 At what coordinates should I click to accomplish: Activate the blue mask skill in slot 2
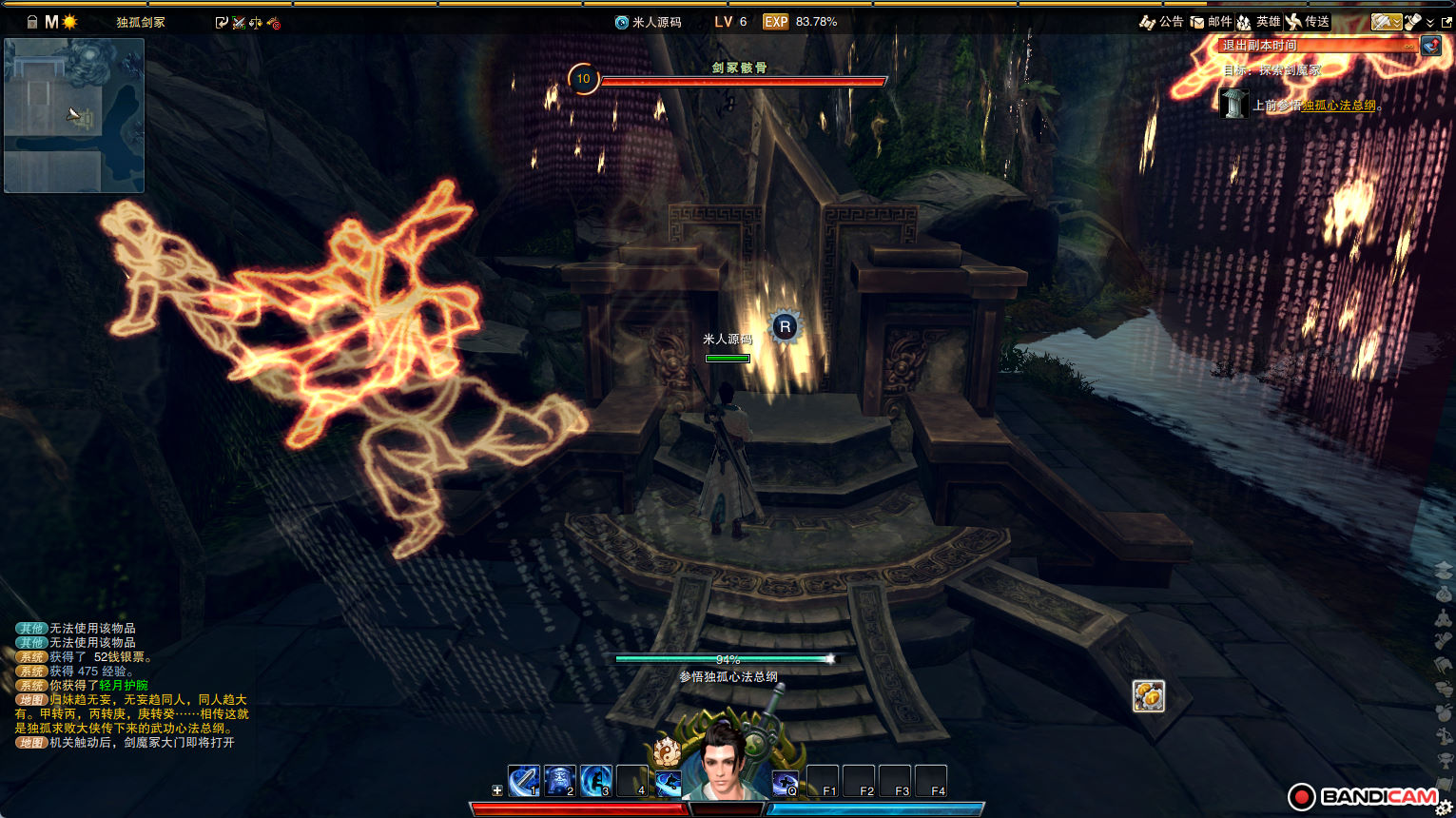(560, 781)
